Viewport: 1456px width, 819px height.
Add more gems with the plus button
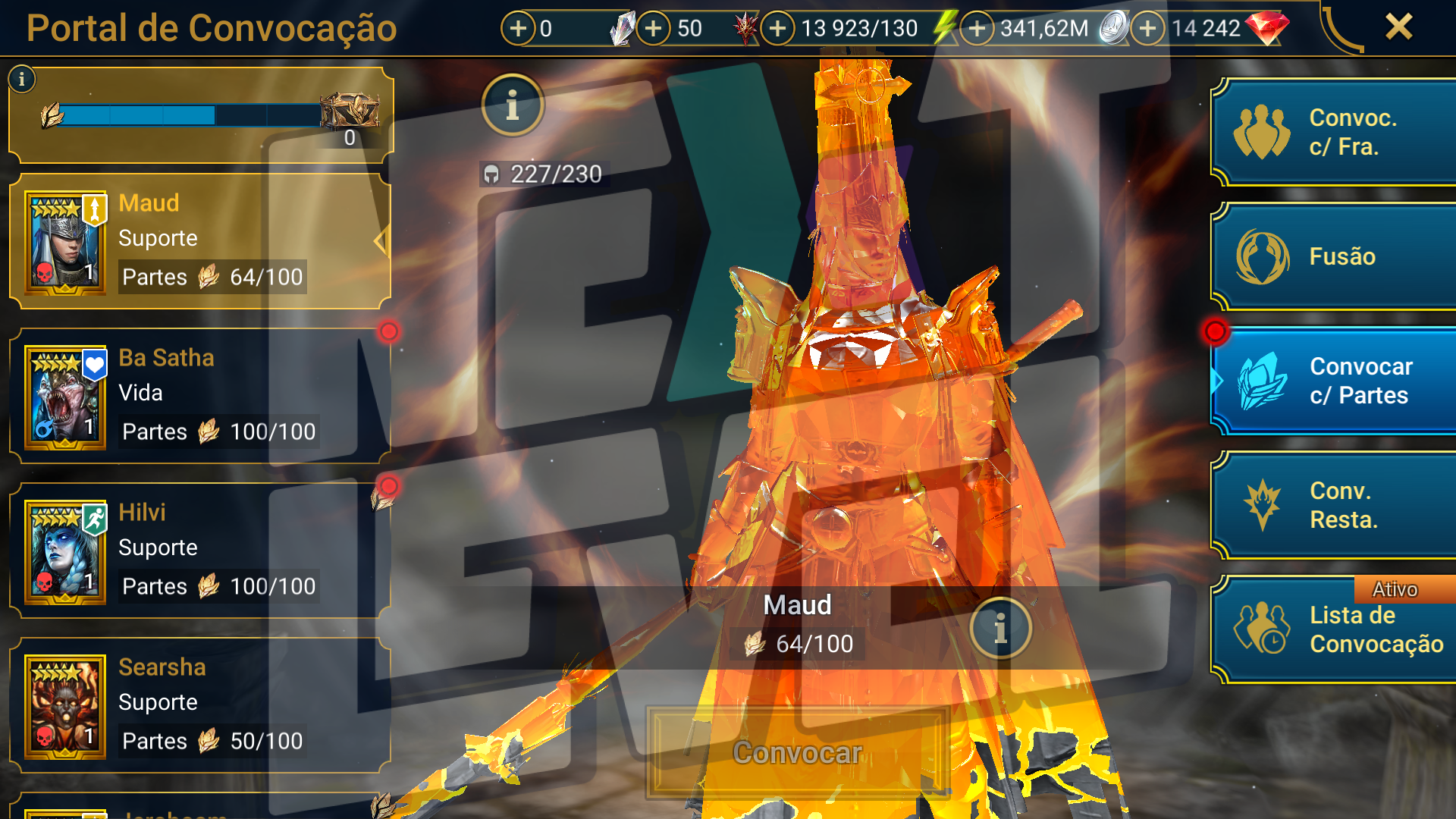click(x=1148, y=29)
